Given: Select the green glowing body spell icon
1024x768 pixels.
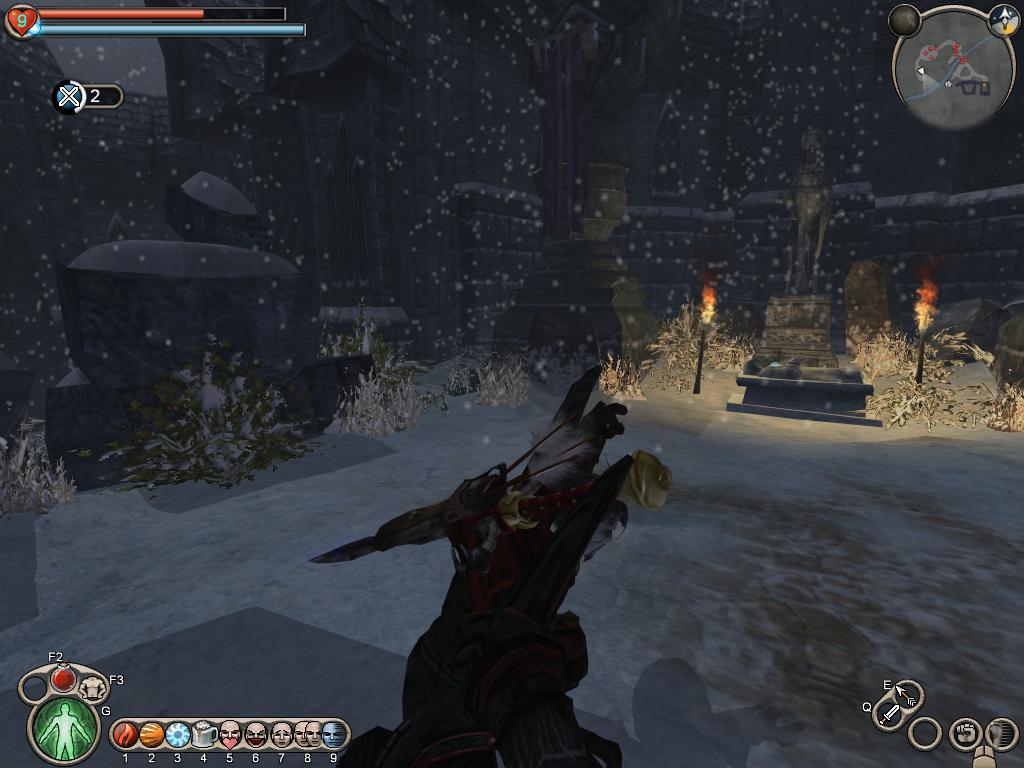Looking at the screenshot, I should 66,727.
